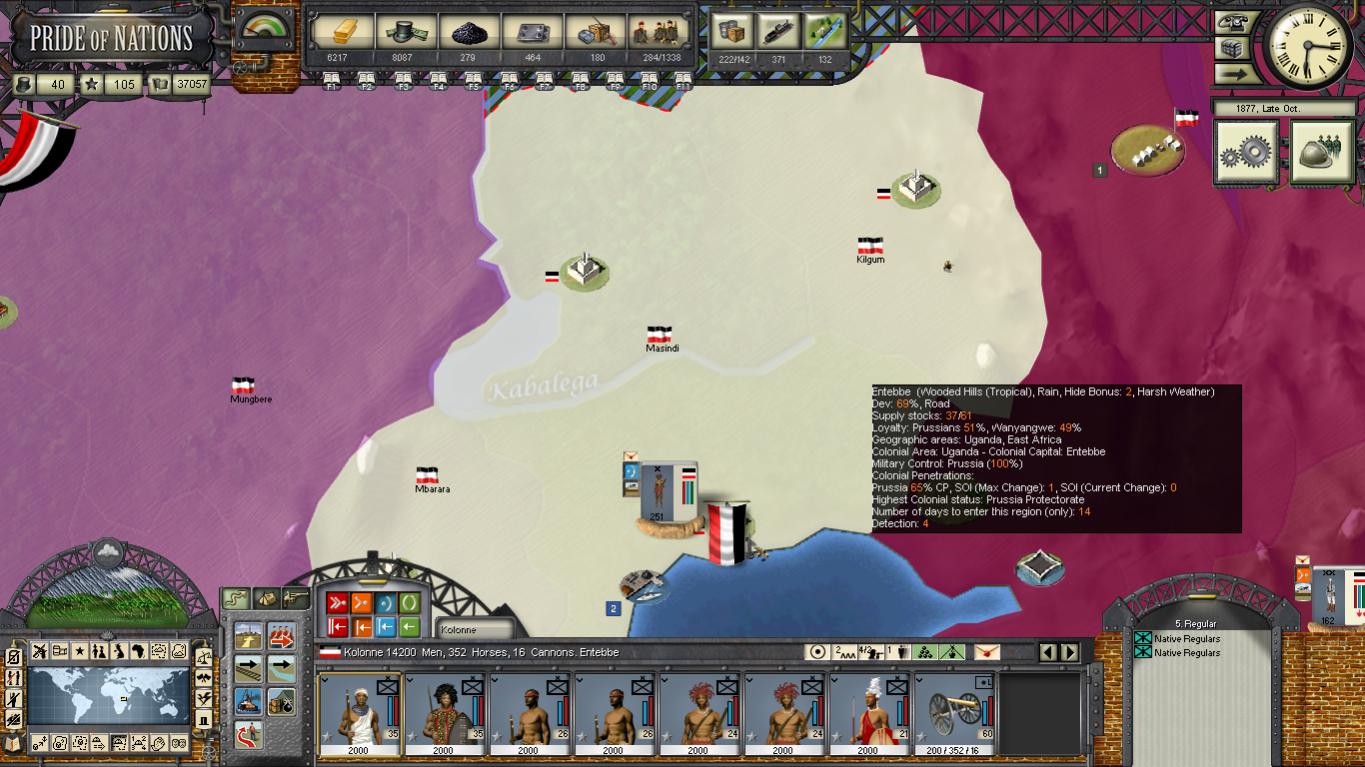The height and width of the screenshot is (767, 1365).
Task: Choose the green passive posture icon
Action: click(409, 603)
